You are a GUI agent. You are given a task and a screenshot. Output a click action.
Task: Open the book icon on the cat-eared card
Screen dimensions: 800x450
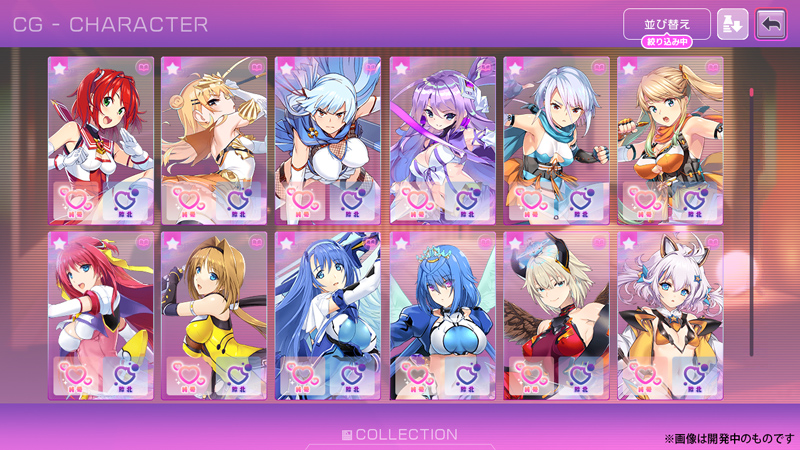pyautogui.click(x=713, y=242)
